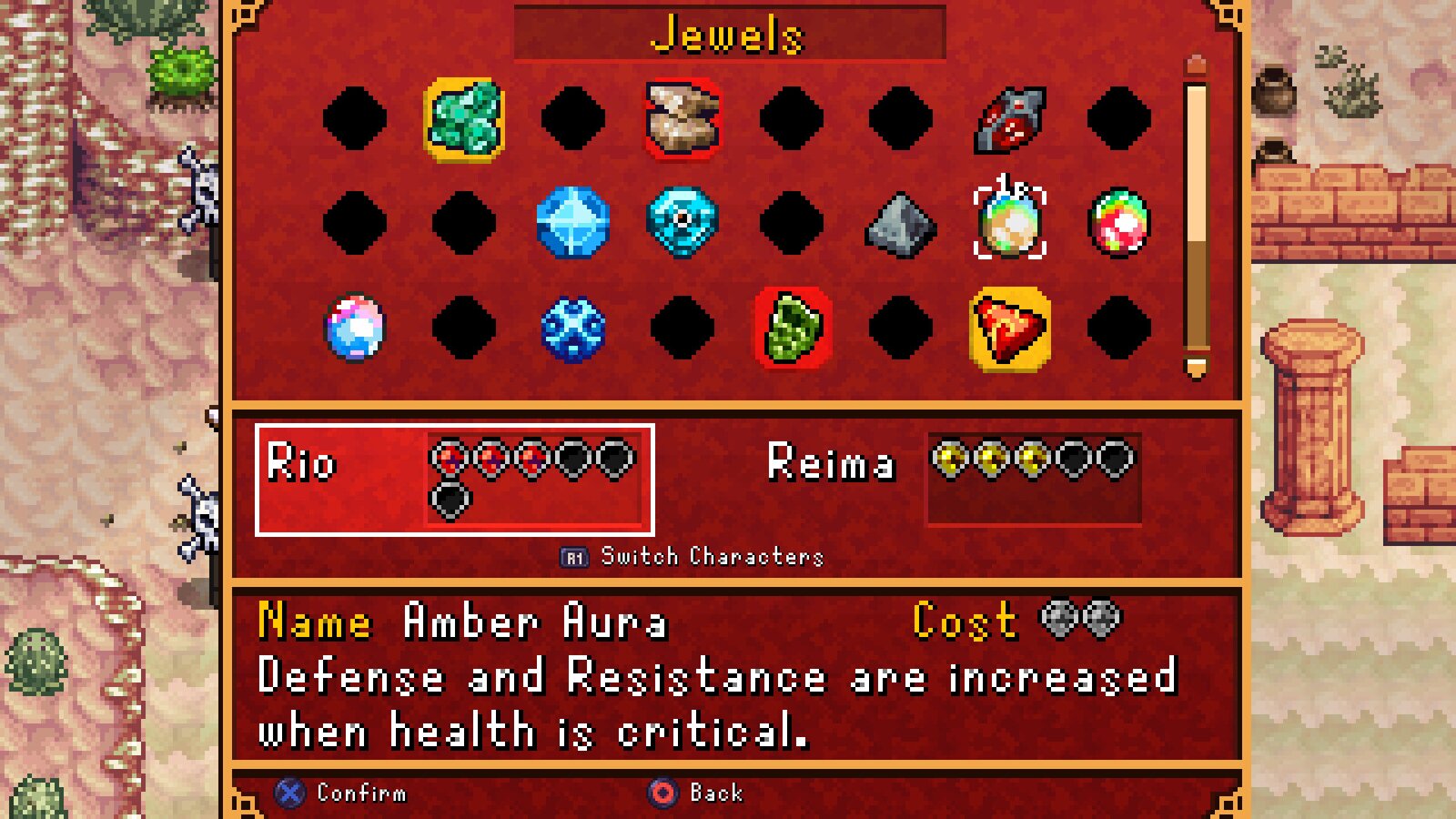This screenshot has height=819, width=1456.
Task: Select the red-green swirled orb jewel
Action: (x=1119, y=225)
